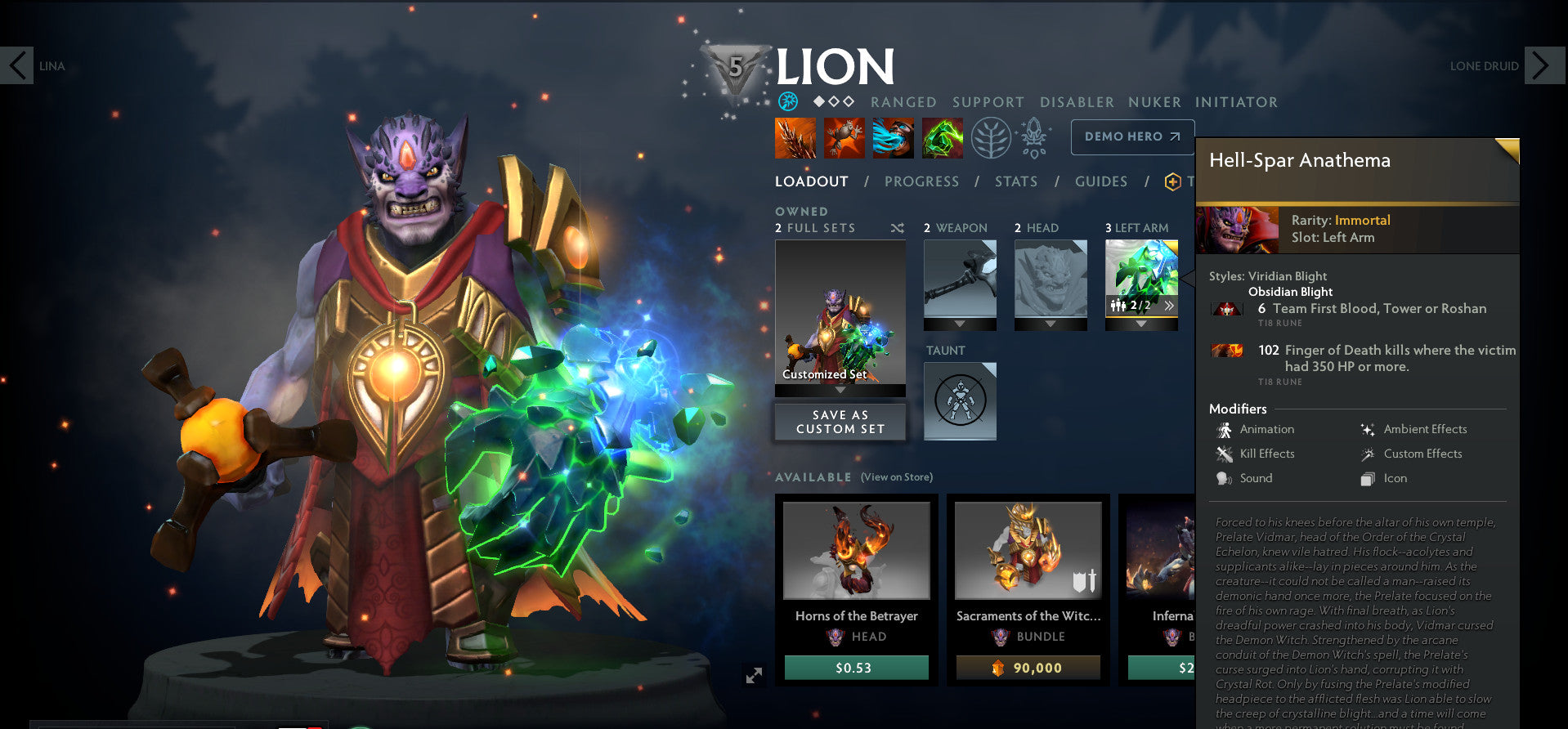The image size is (1568, 729).
Task: Toggle the Animation modifier
Action: pyautogui.click(x=1224, y=429)
